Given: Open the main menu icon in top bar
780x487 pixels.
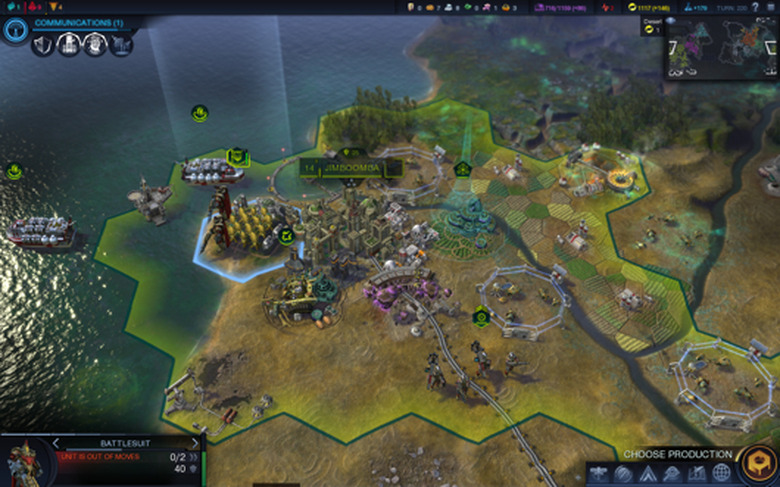Looking at the screenshot, I should coord(773,7).
